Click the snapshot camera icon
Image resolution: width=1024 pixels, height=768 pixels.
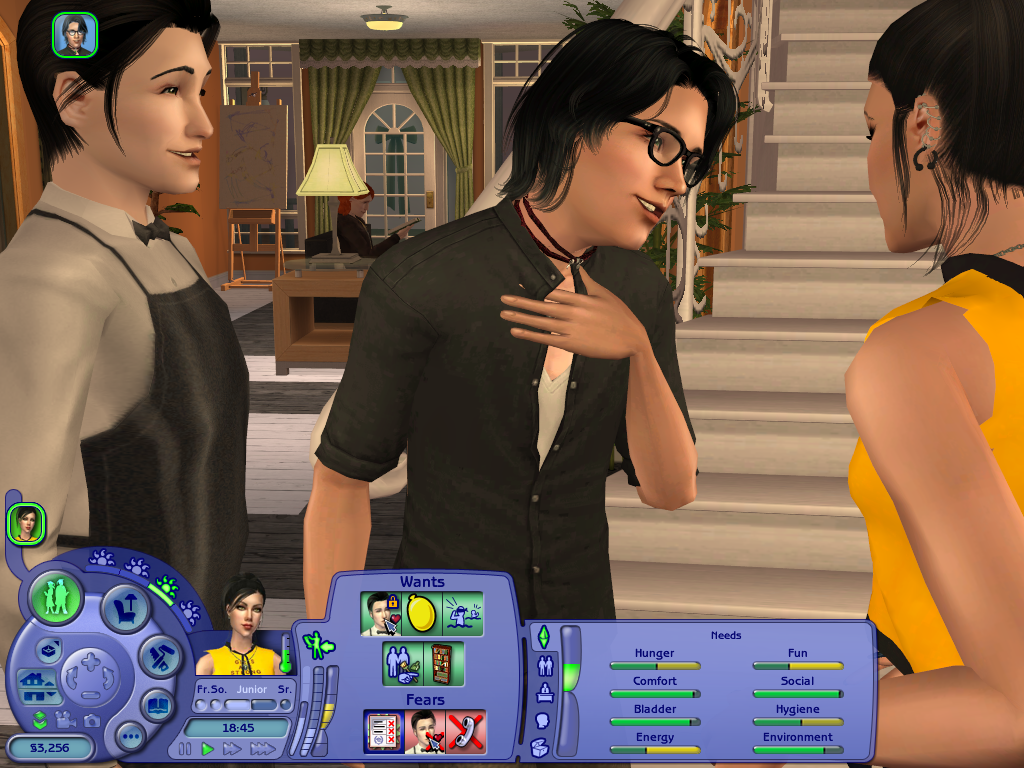pos(91,720)
